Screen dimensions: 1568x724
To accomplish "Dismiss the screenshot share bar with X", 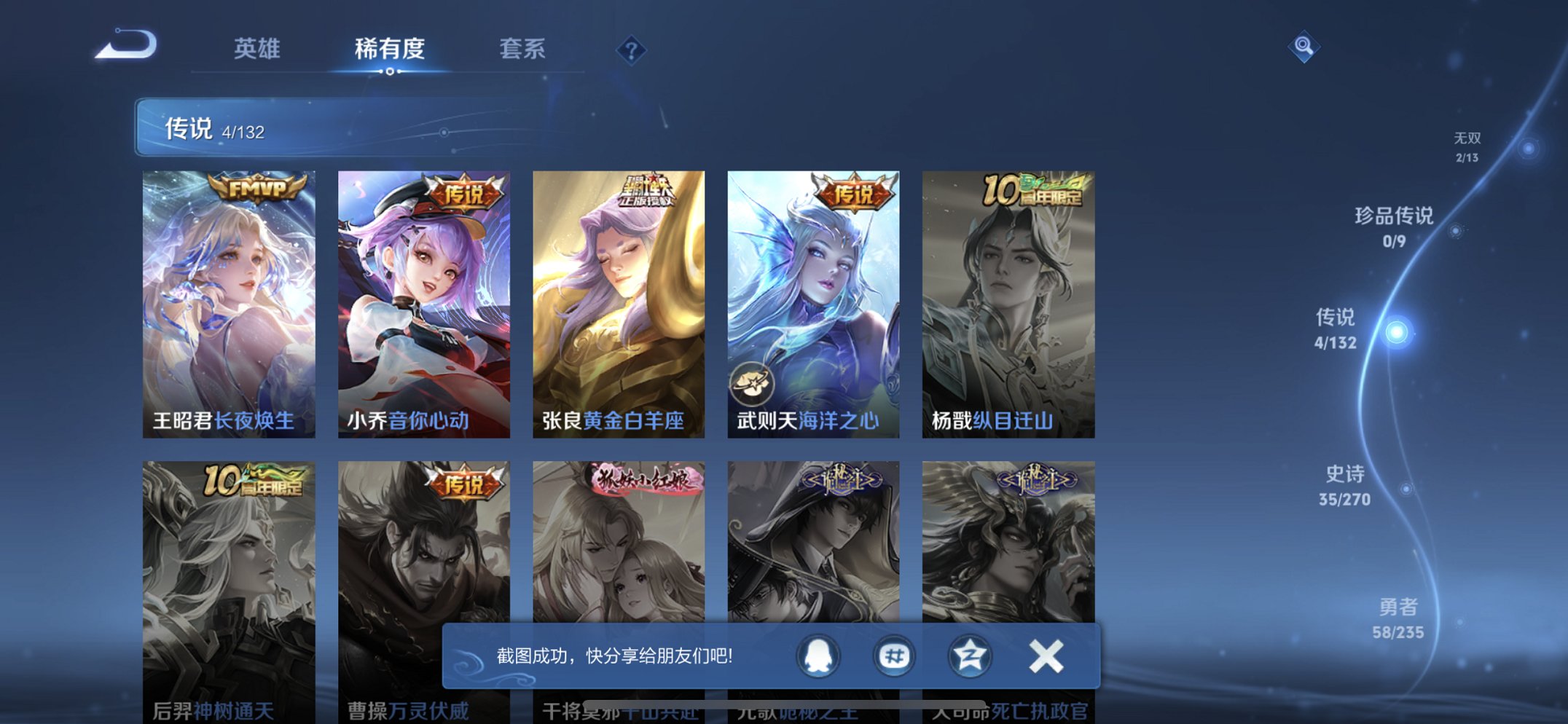I will [1045, 655].
